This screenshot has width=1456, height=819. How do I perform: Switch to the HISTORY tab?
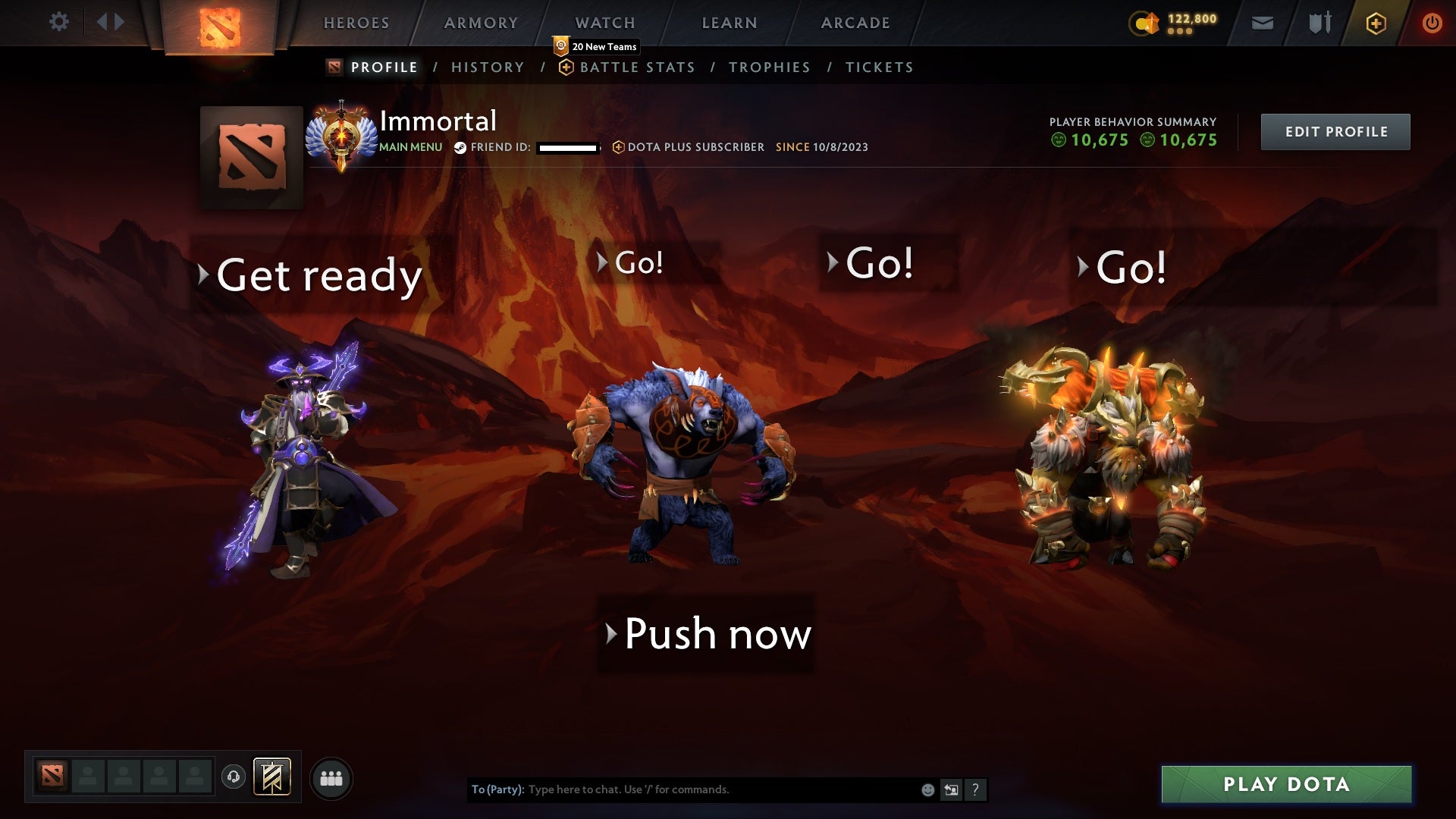[x=488, y=67]
